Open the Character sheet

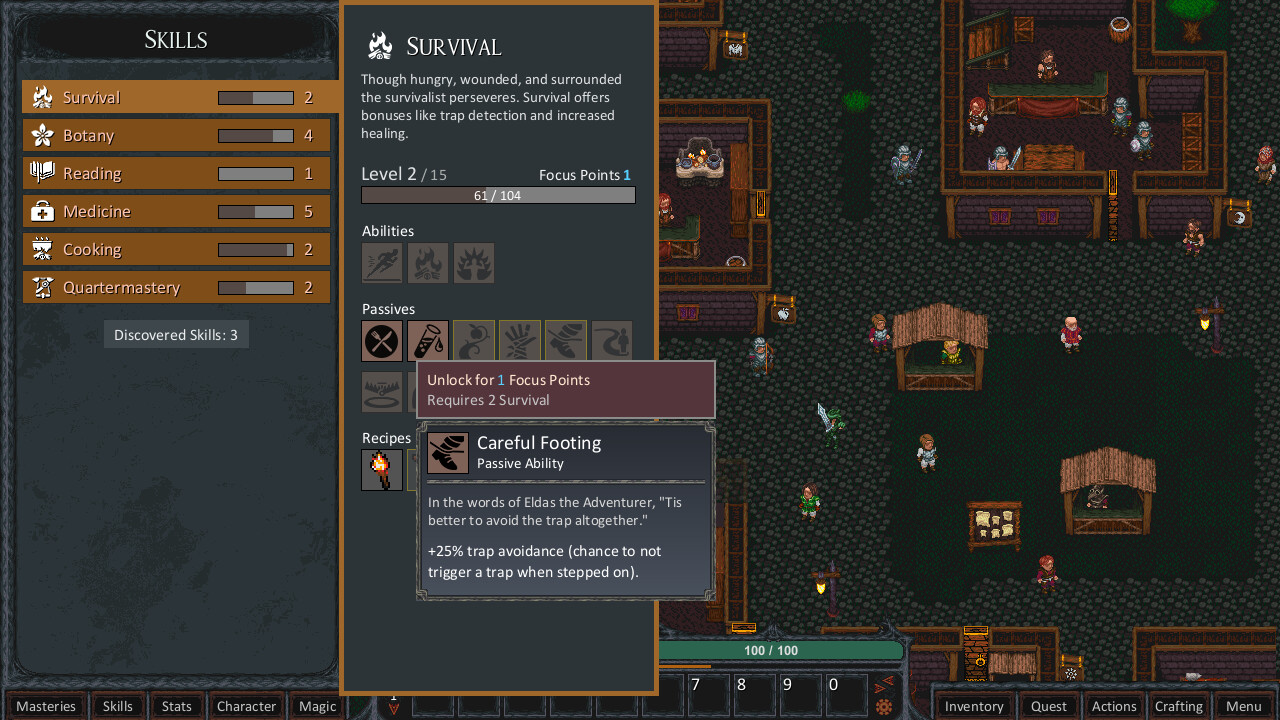pos(246,706)
